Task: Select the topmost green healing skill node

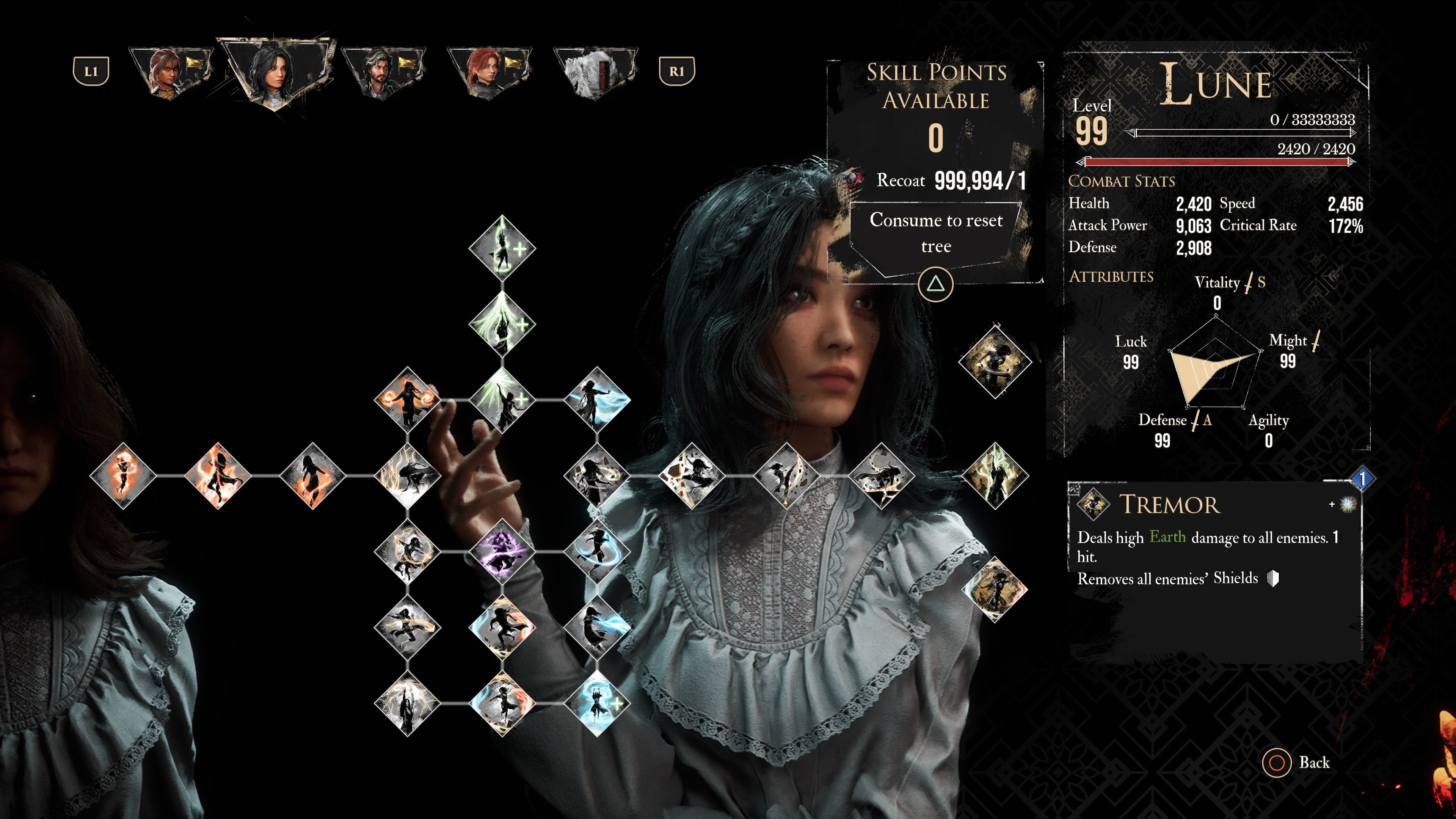Action: 502,248
